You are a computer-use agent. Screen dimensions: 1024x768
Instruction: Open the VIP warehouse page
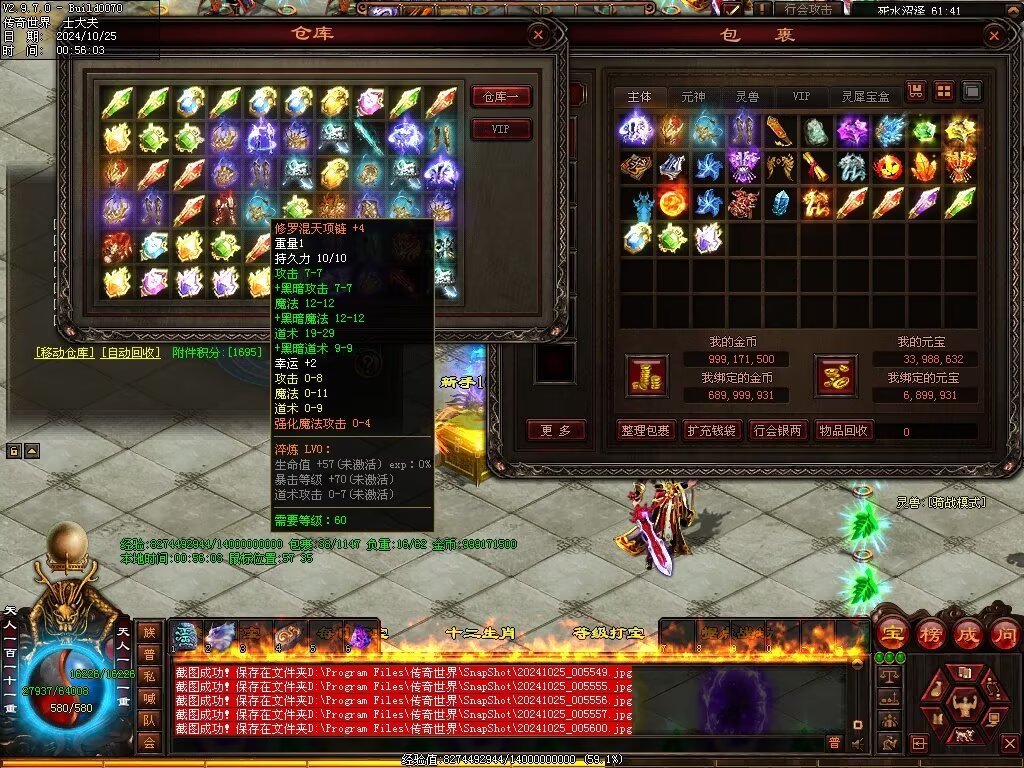click(501, 129)
